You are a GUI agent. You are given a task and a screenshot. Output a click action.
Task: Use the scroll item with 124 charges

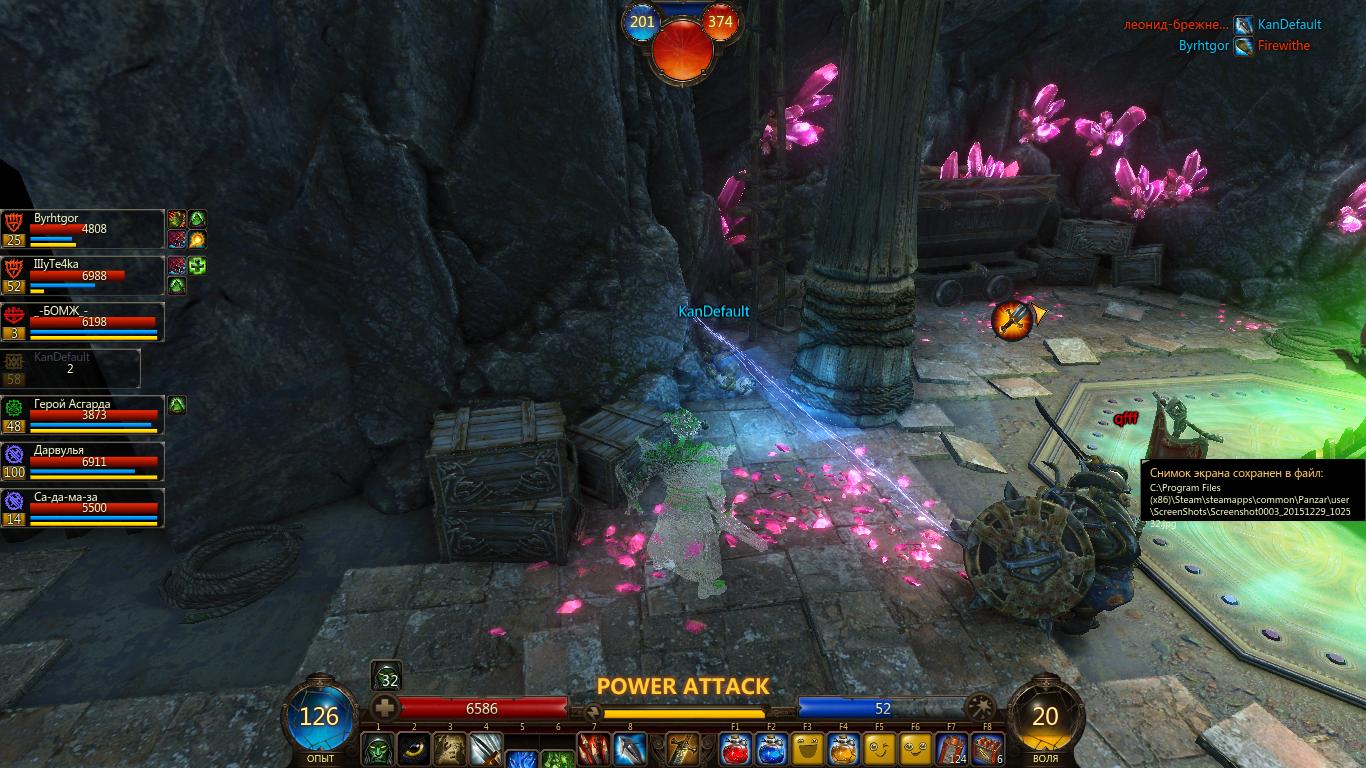tap(951, 749)
